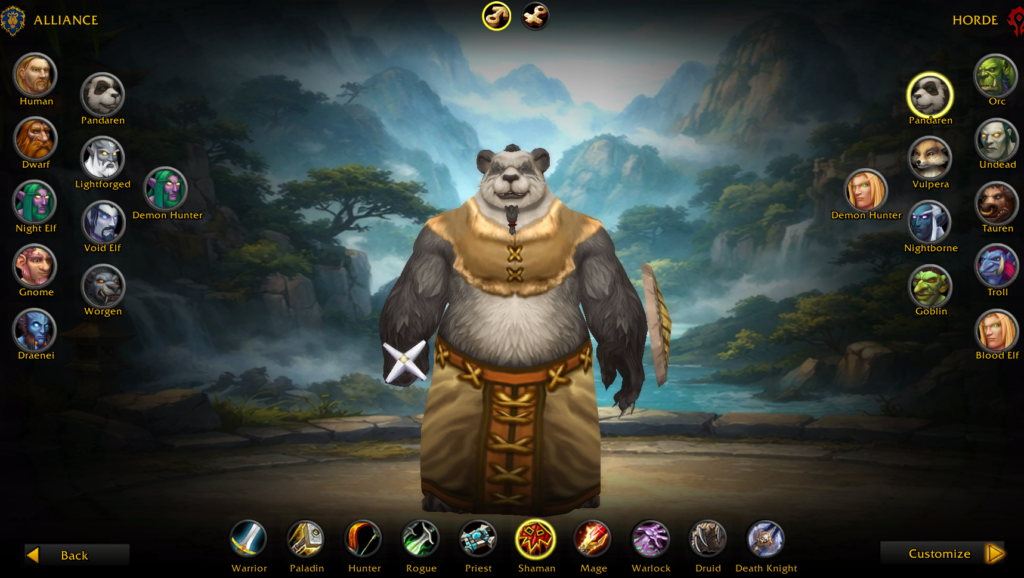
Task: Select the Alliance Pandaren portrait
Action: coord(103,95)
